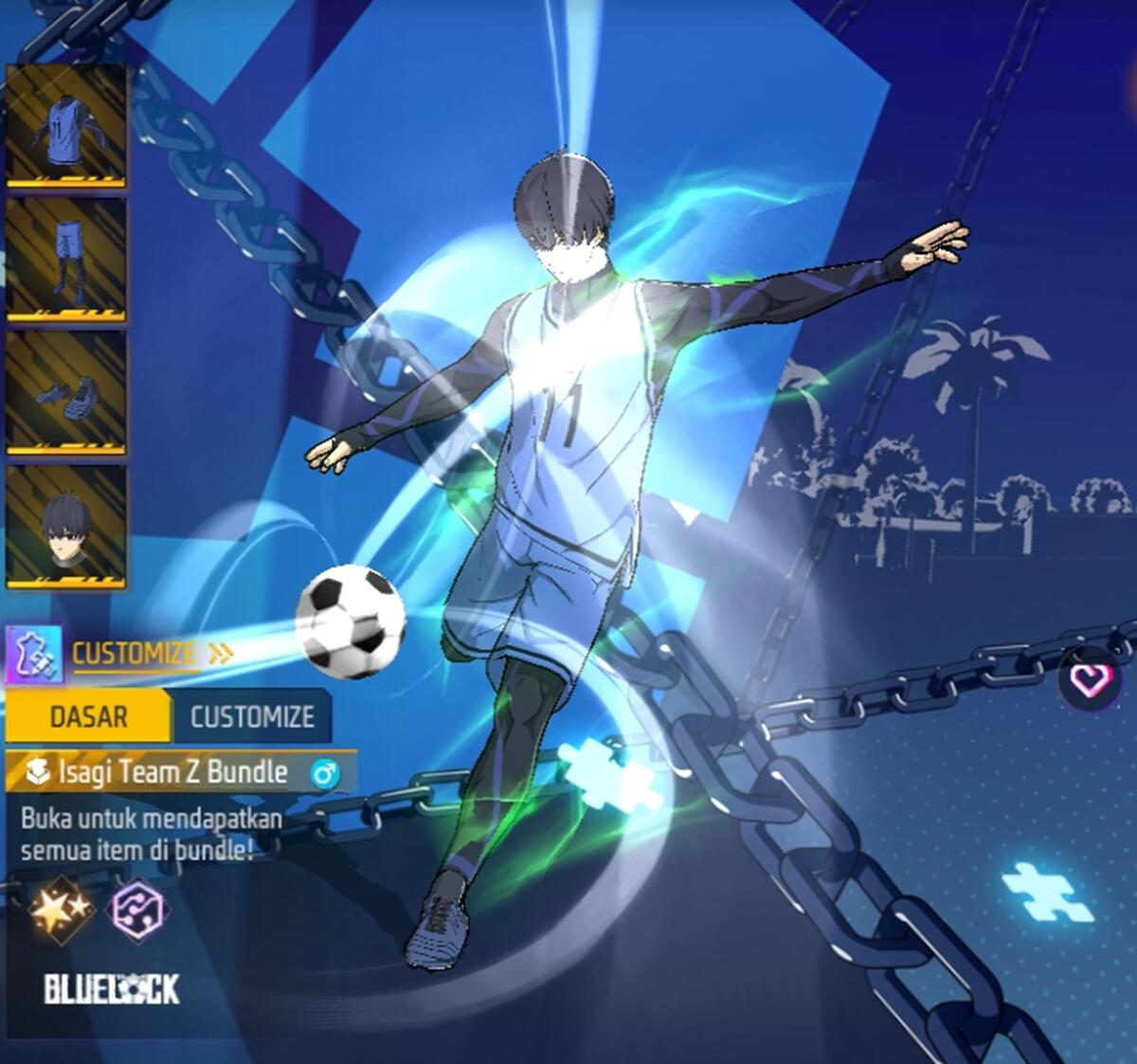
Task: Click the purple hexagon effect icon
Action: (138, 911)
